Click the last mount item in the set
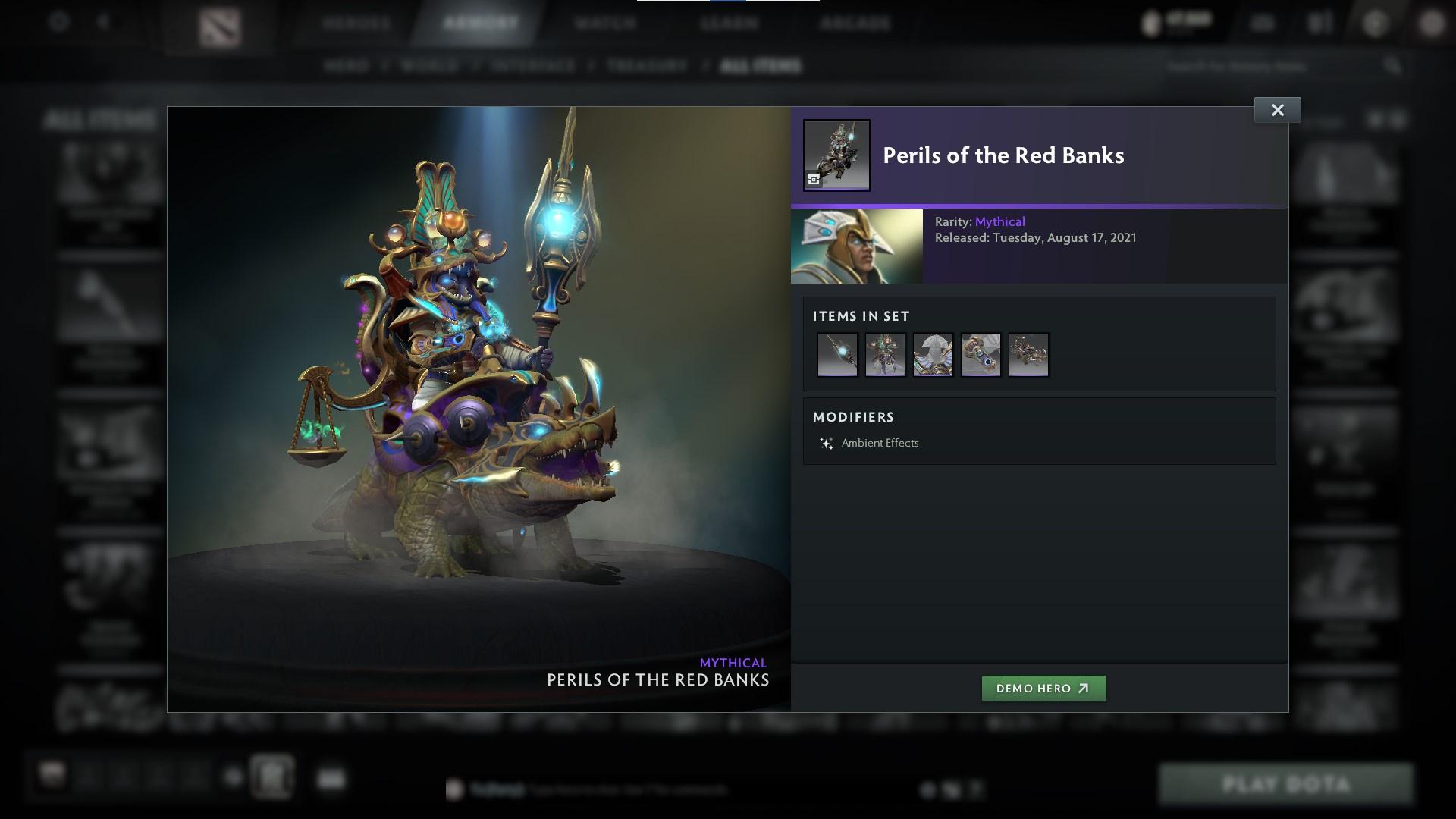Image resolution: width=1456 pixels, height=819 pixels. coord(1028,354)
